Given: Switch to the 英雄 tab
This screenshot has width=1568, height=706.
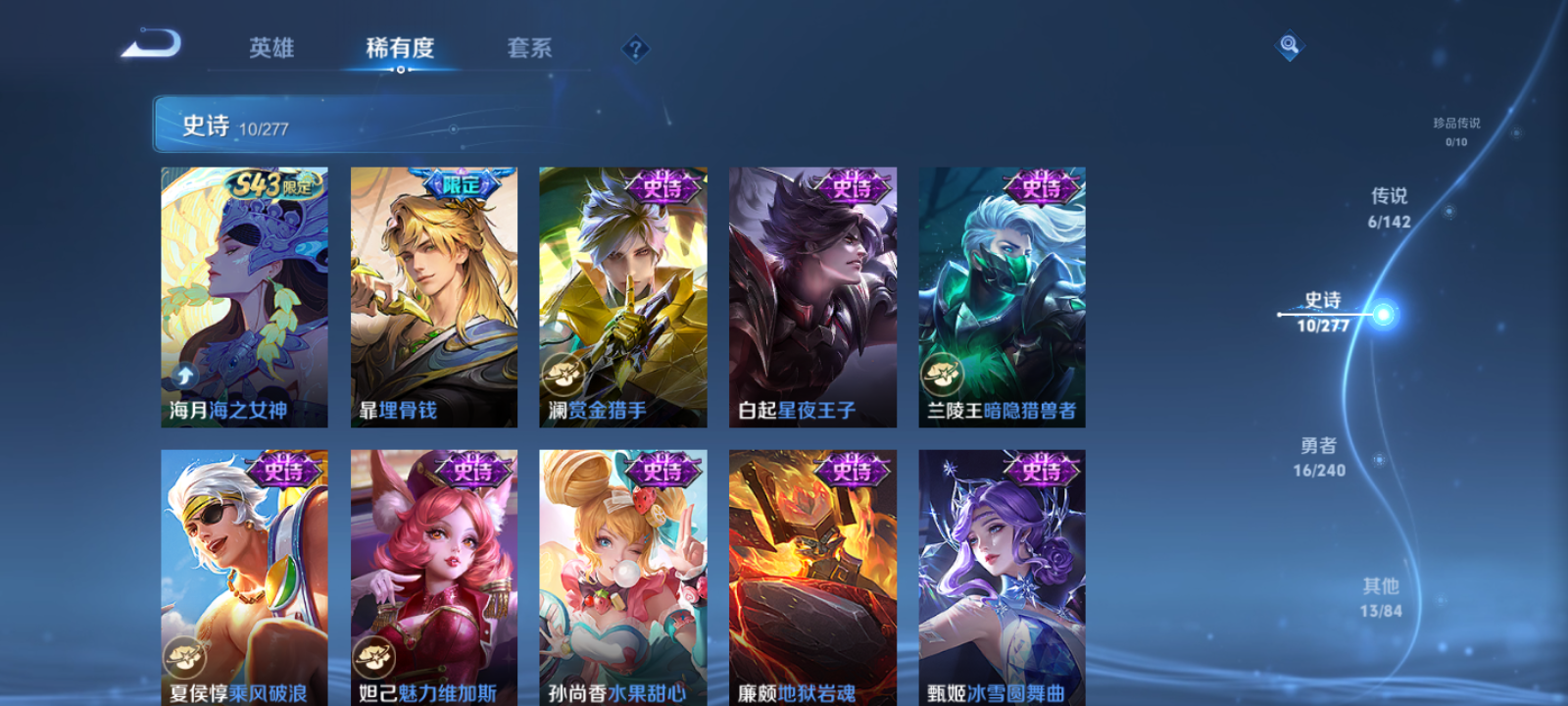Looking at the screenshot, I should point(272,48).
